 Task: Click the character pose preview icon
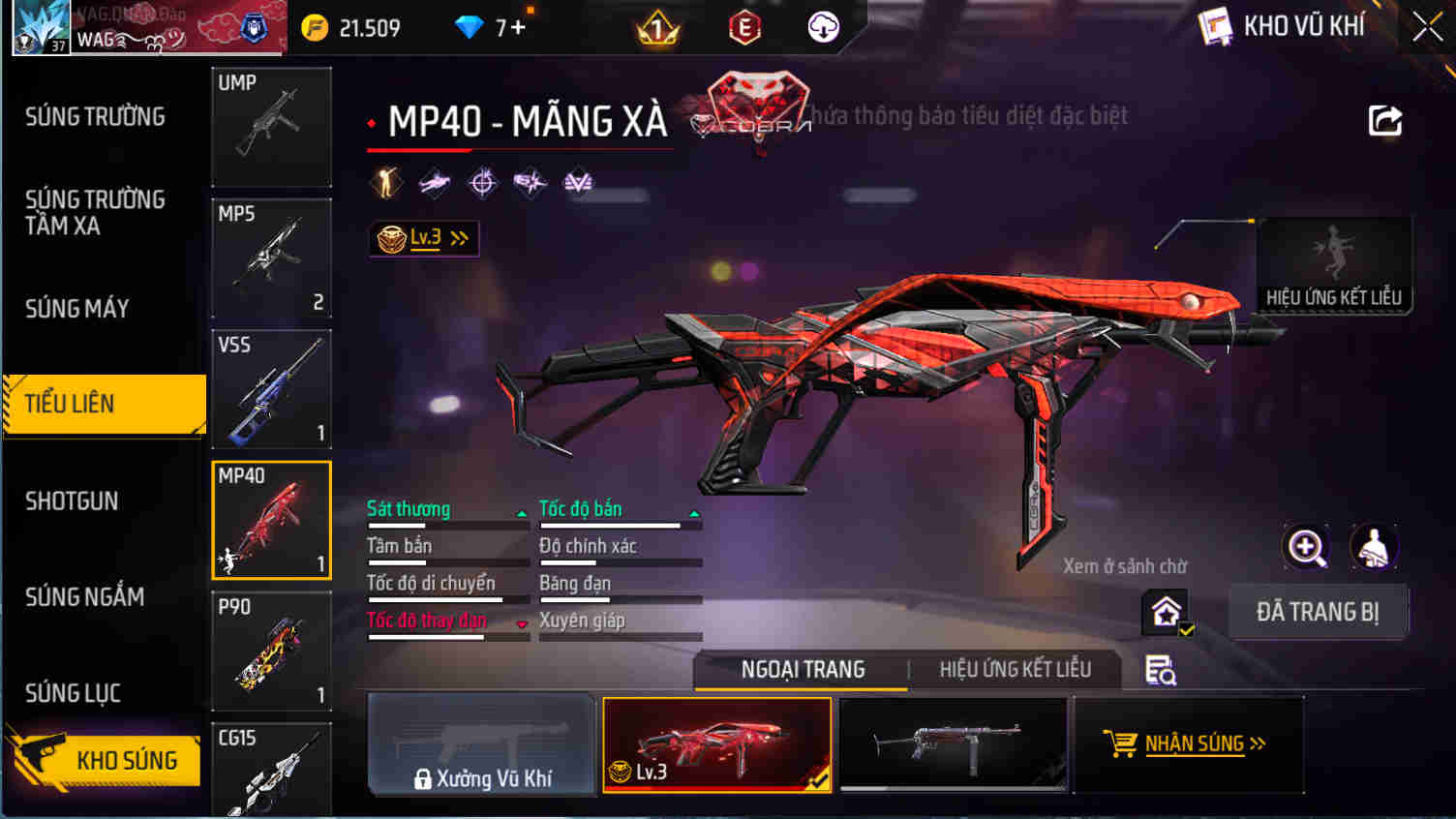point(1373,548)
